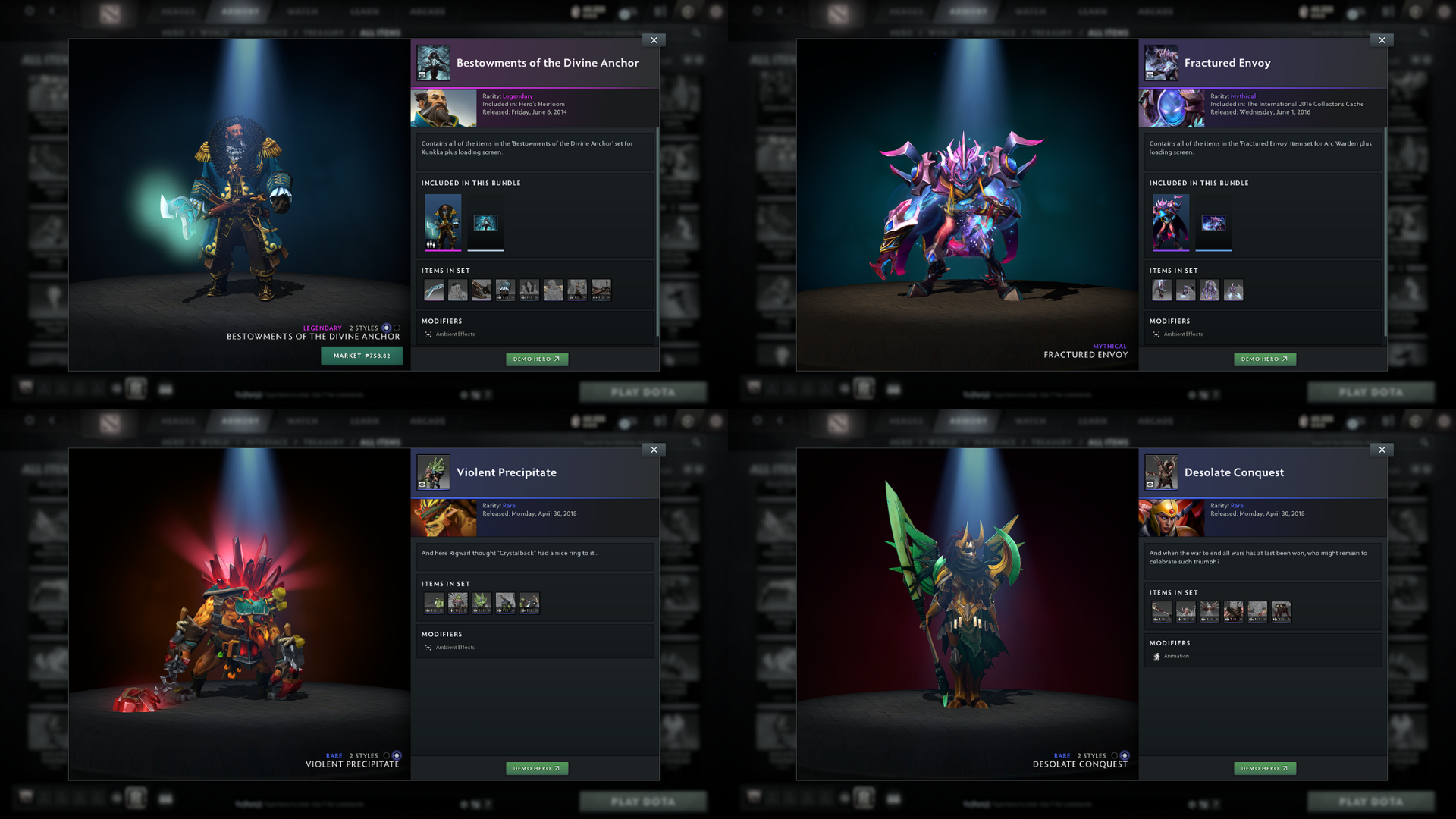This screenshot has width=1456, height=819.
Task: Select the cutlass weapon icon under Items in Set
Action: click(x=433, y=289)
